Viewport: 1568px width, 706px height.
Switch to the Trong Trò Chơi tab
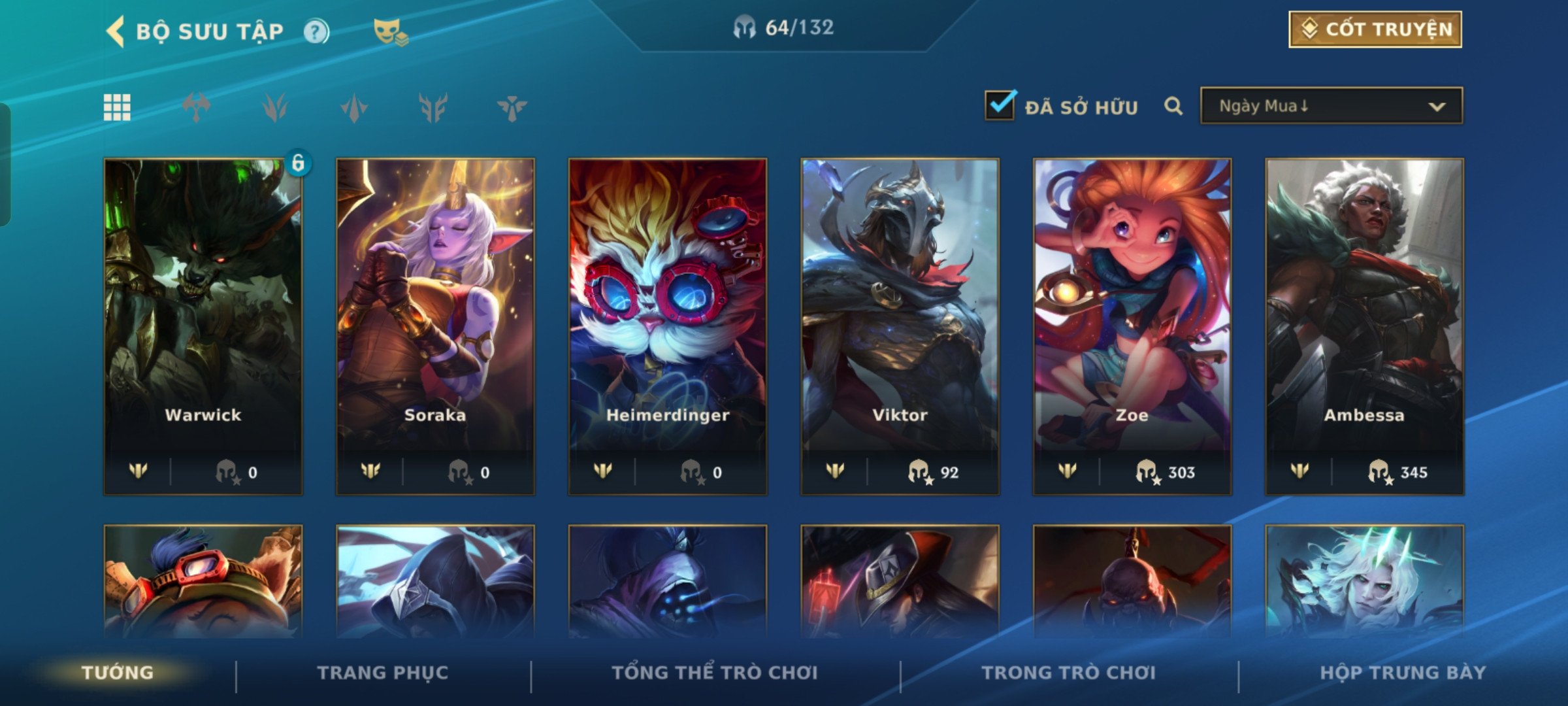click(1069, 673)
